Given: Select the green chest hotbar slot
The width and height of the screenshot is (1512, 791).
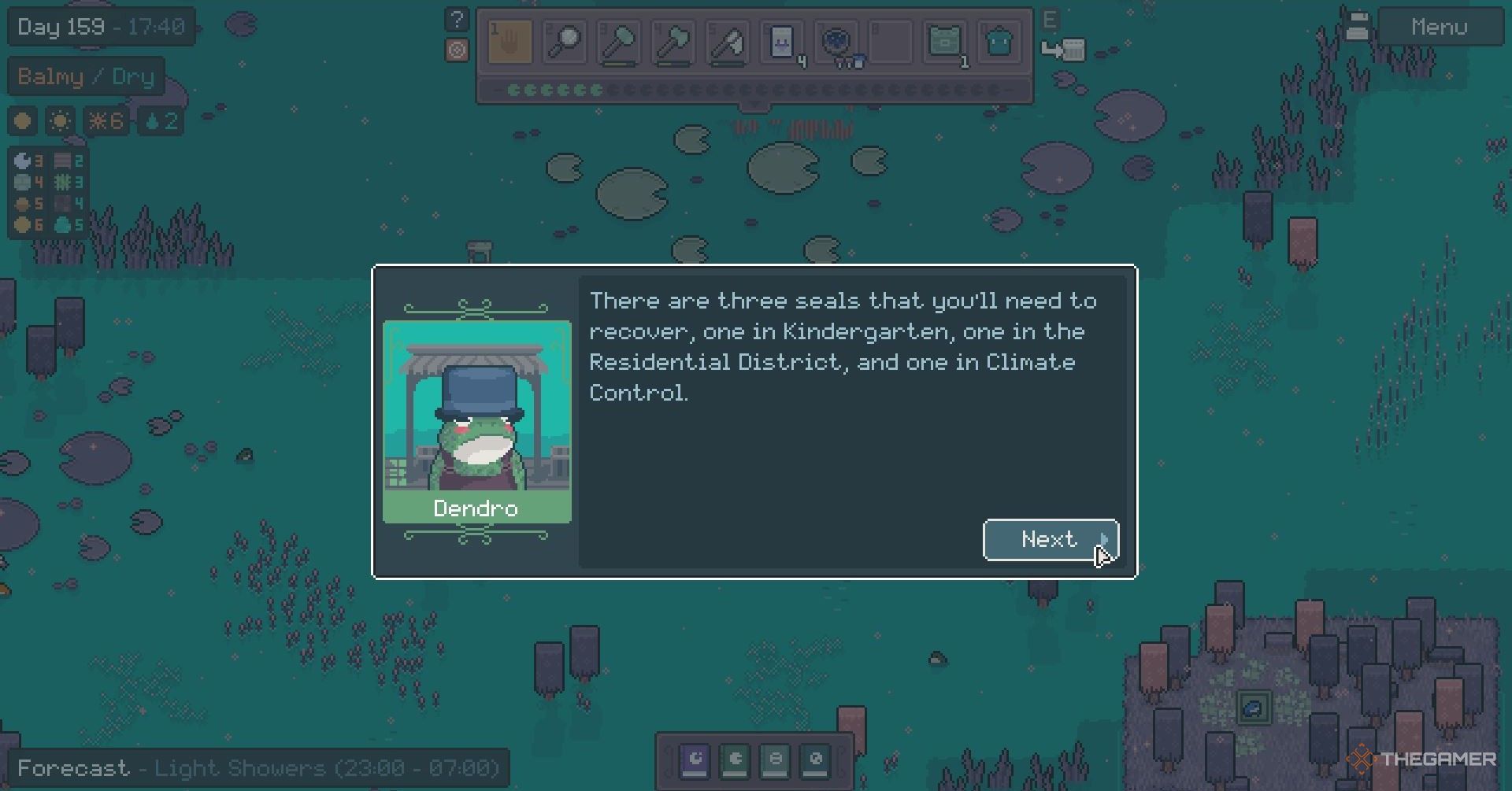Looking at the screenshot, I should tap(944, 41).
